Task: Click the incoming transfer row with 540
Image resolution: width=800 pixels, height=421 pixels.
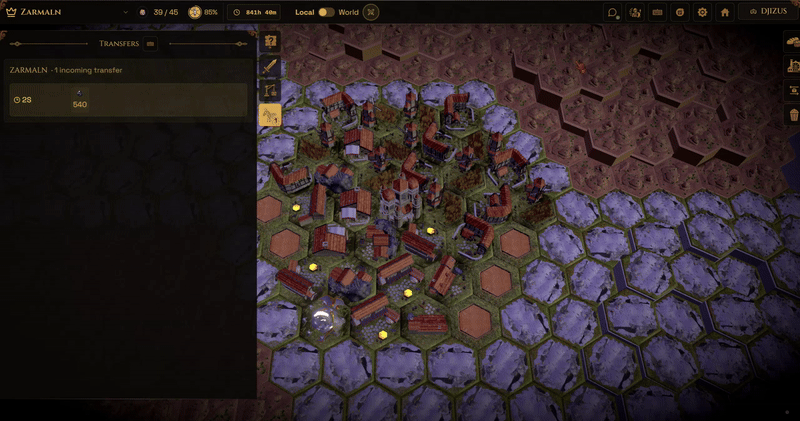Action: point(127,100)
